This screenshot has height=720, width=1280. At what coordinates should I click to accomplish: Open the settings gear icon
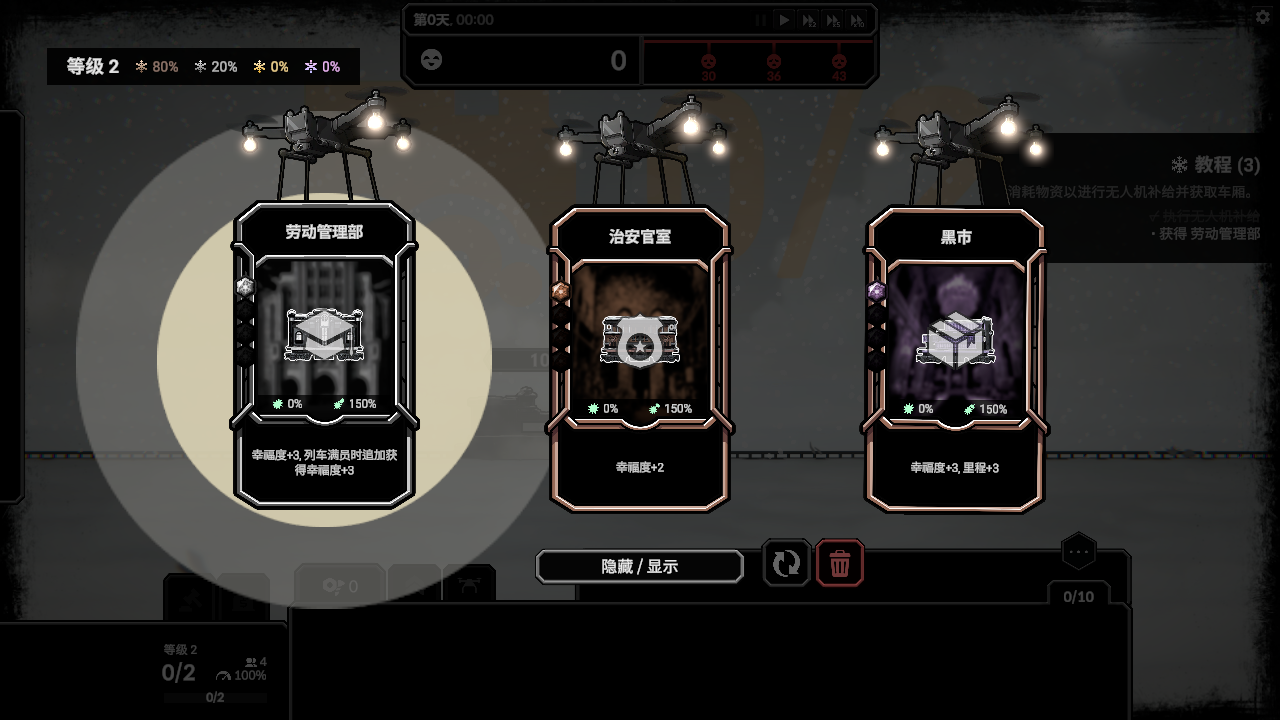[1262, 17]
